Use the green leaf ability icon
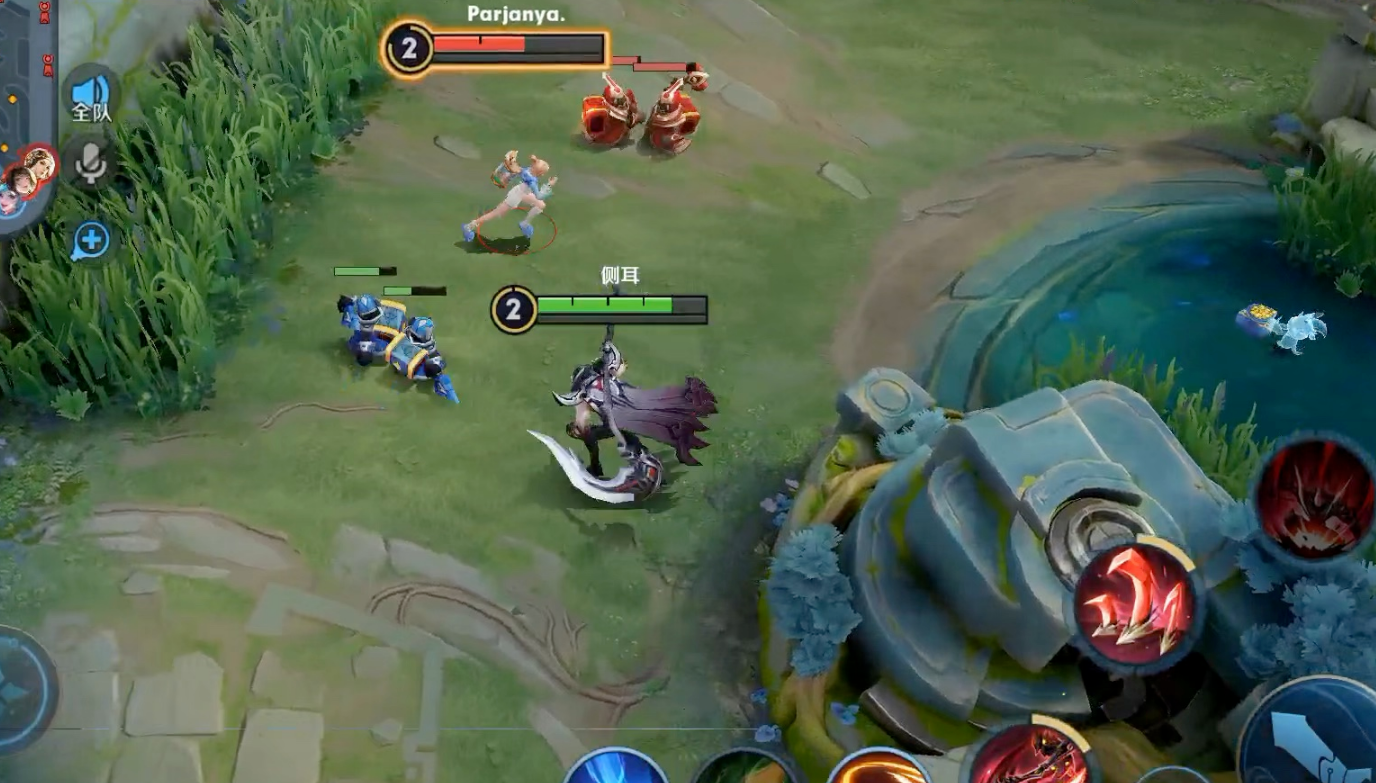Image resolution: width=1376 pixels, height=783 pixels. (745, 768)
